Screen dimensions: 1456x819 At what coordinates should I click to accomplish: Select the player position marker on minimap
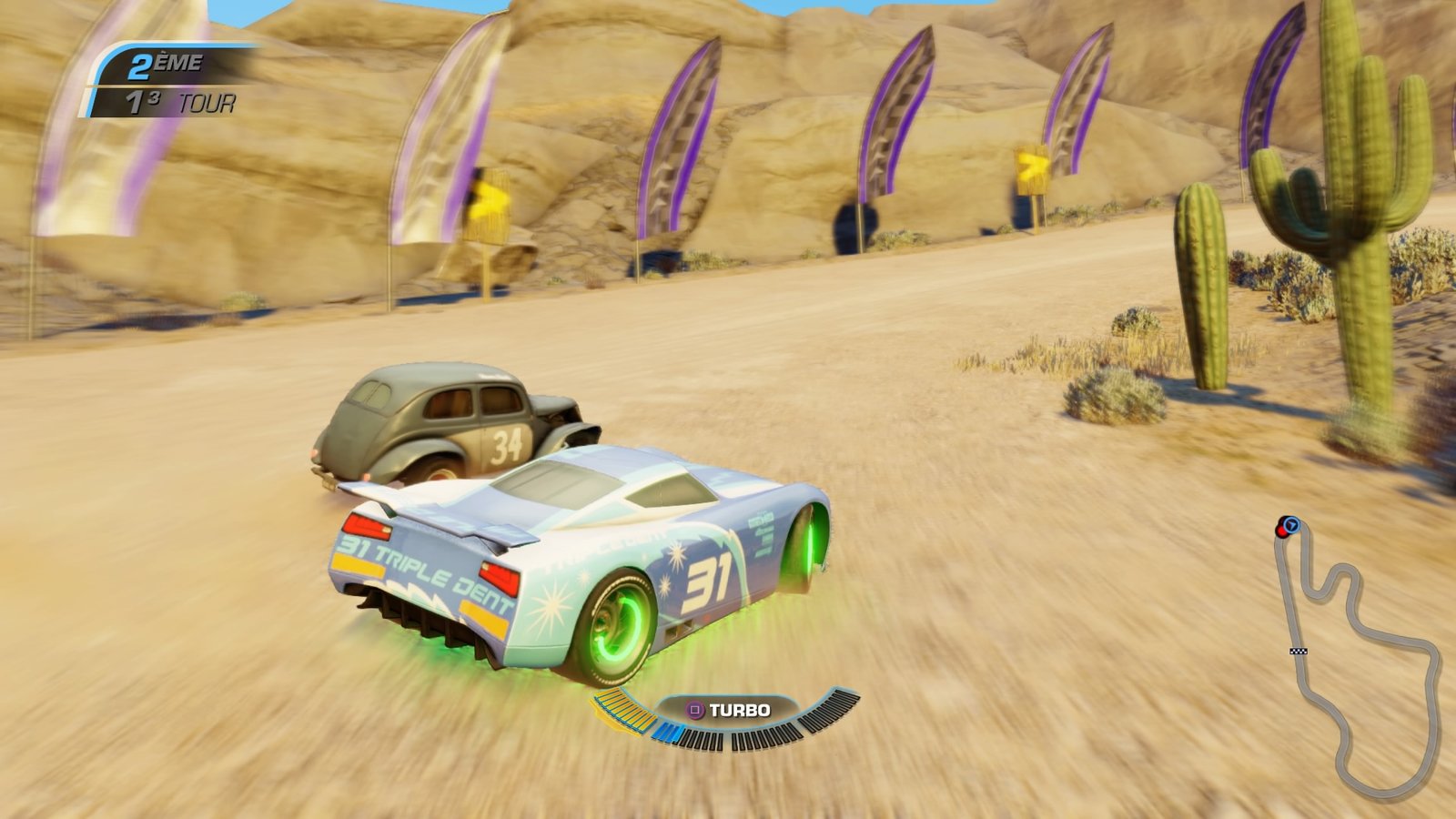[1290, 525]
